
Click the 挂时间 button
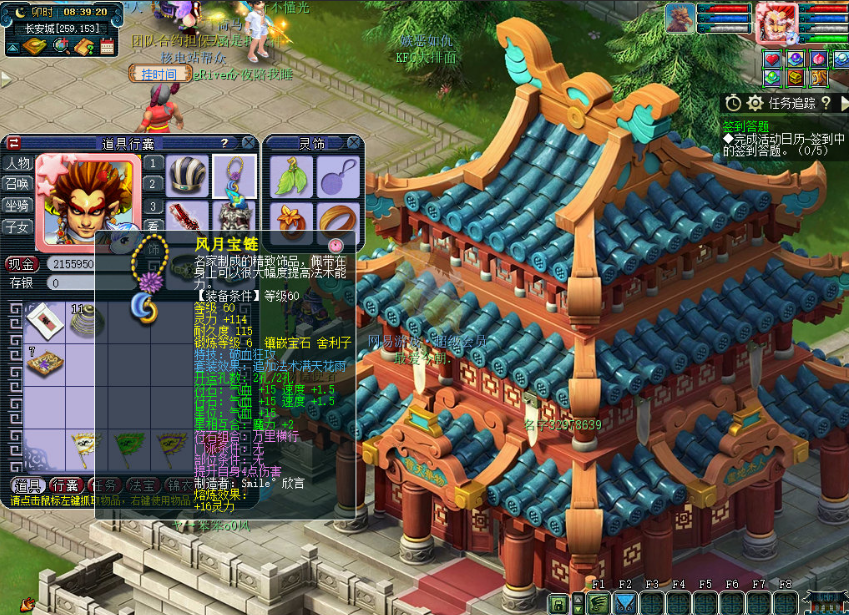tap(159, 73)
